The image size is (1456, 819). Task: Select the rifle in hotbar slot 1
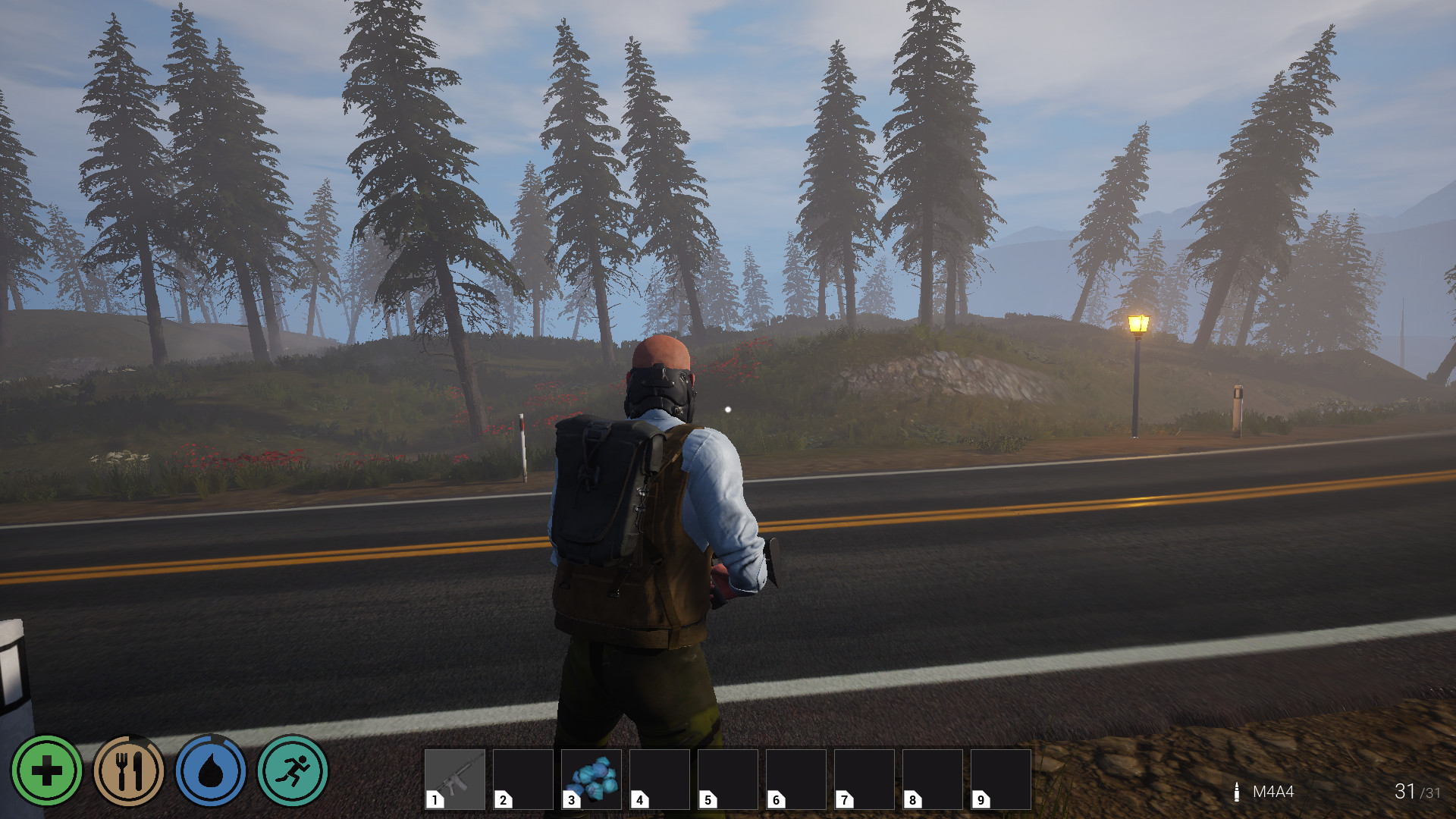(455, 779)
